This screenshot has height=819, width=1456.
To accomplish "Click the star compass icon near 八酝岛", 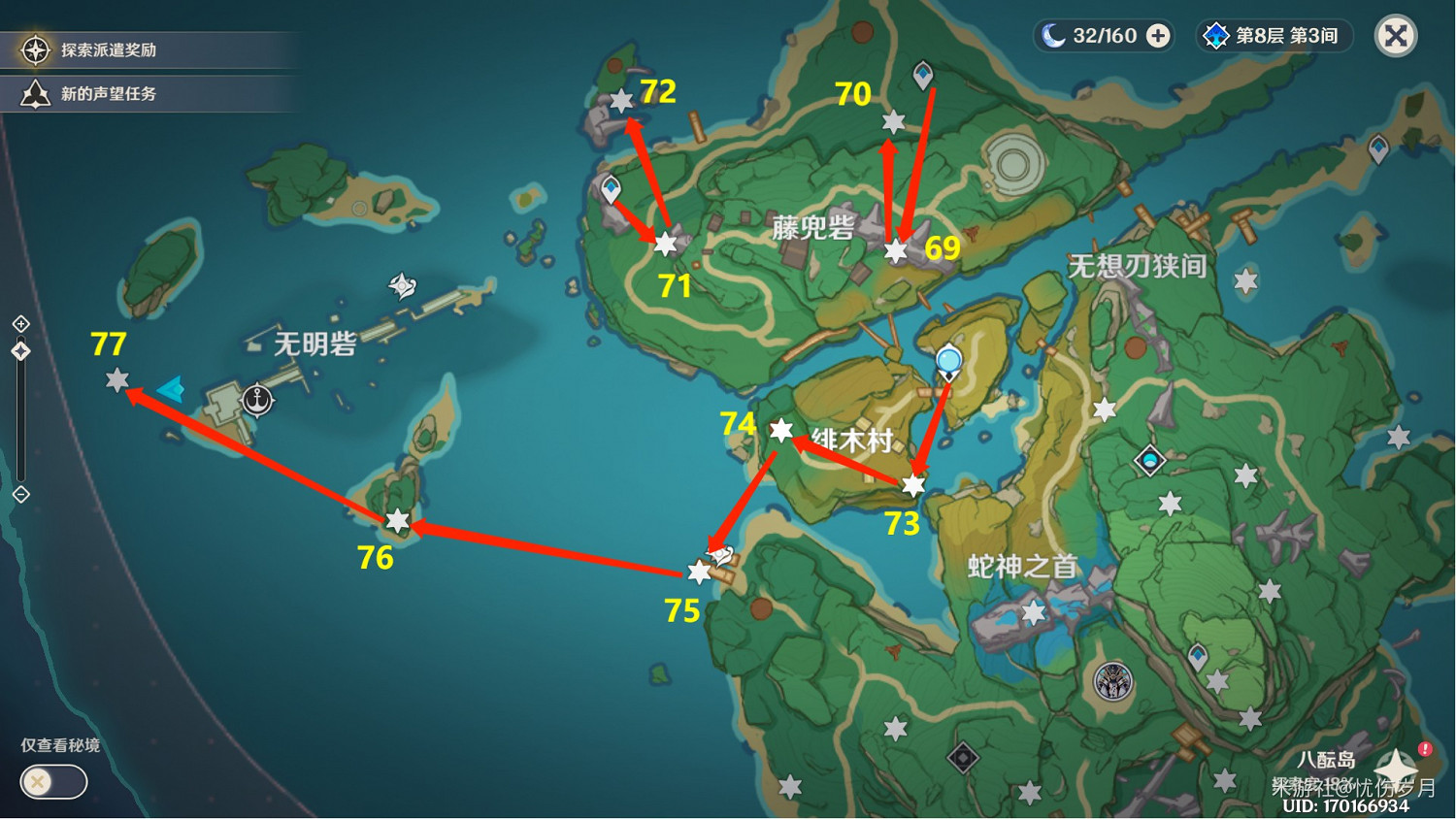I will point(1396,766).
